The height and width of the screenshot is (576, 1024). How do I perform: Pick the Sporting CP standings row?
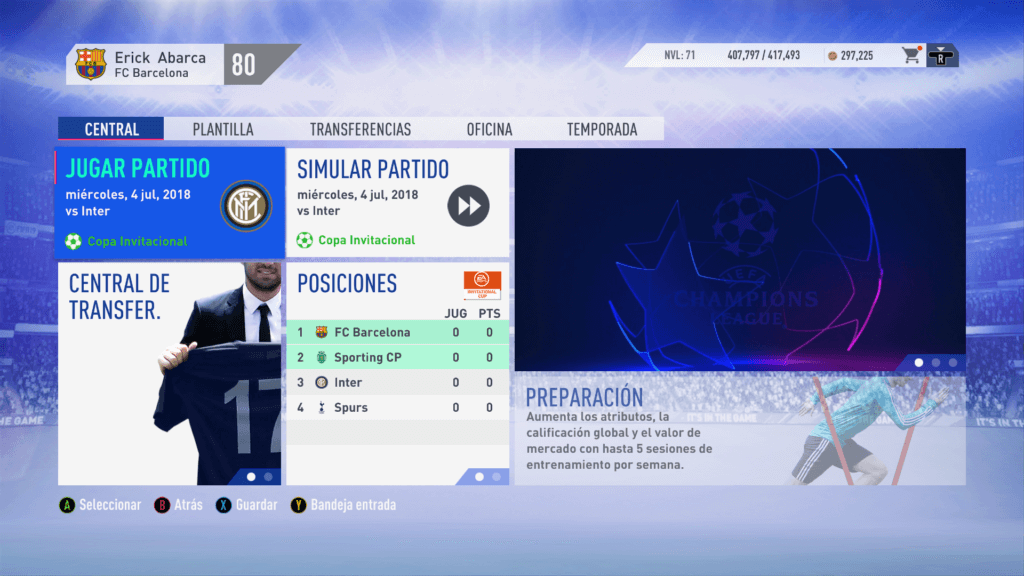(x=397, y=357)
